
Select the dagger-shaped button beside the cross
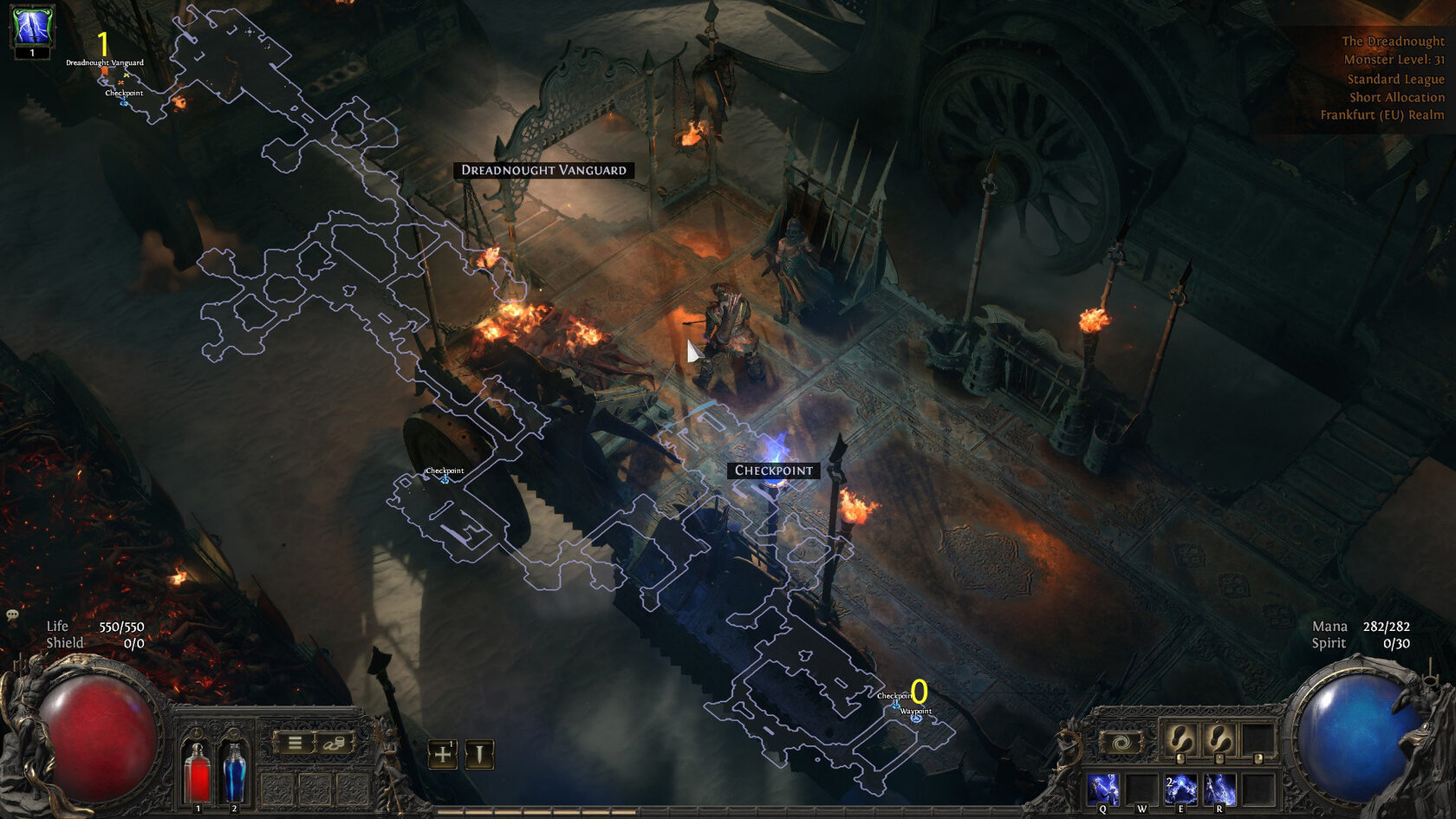click(479, 754)
